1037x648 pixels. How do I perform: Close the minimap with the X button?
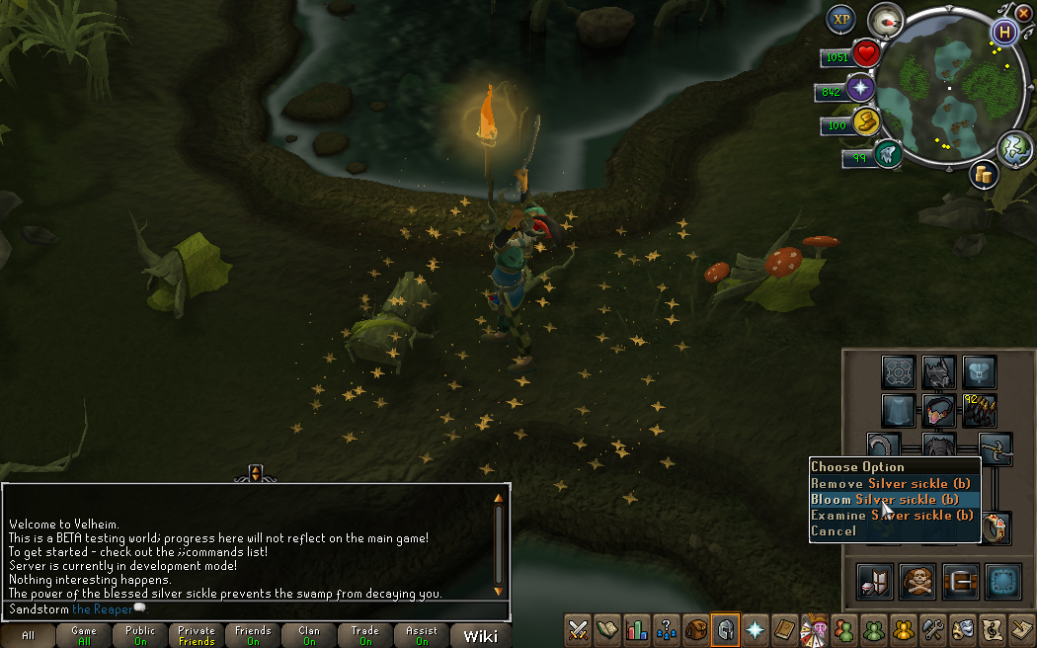1024,14
